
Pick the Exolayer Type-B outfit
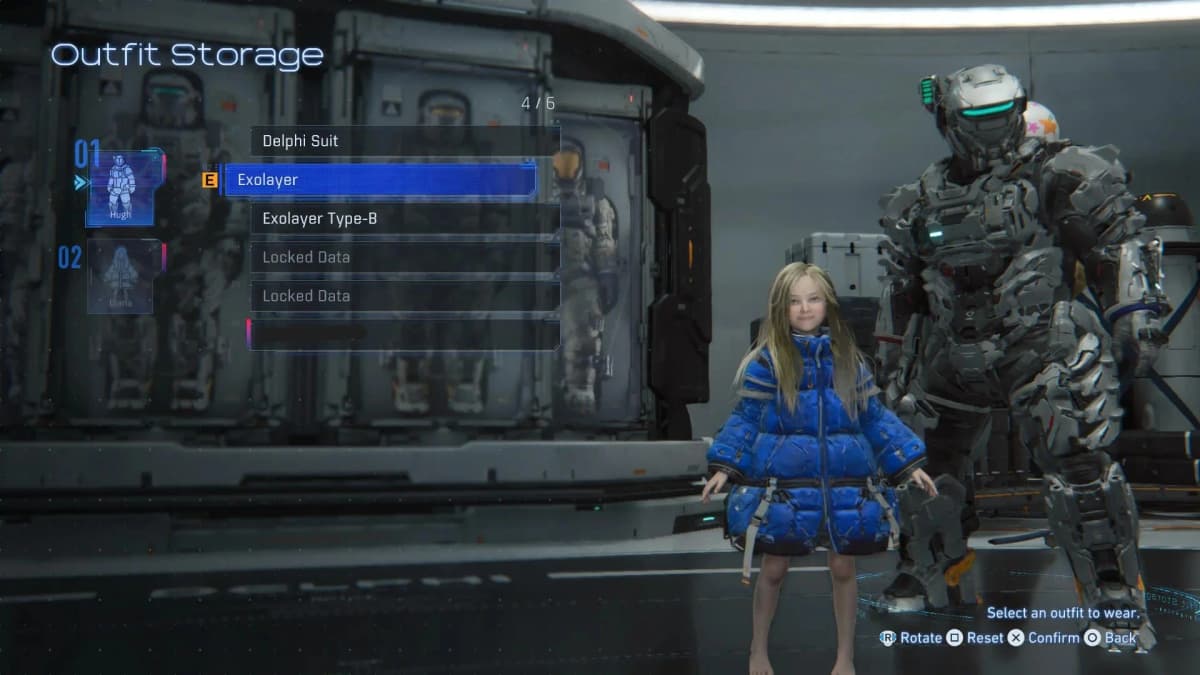[x=404, y=218]
